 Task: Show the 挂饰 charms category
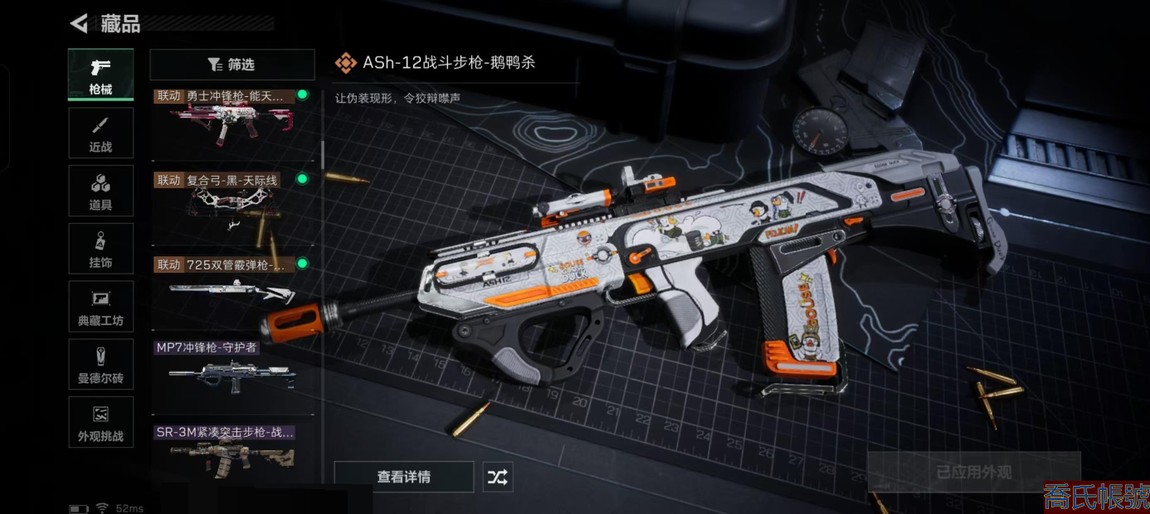point(101,249)
